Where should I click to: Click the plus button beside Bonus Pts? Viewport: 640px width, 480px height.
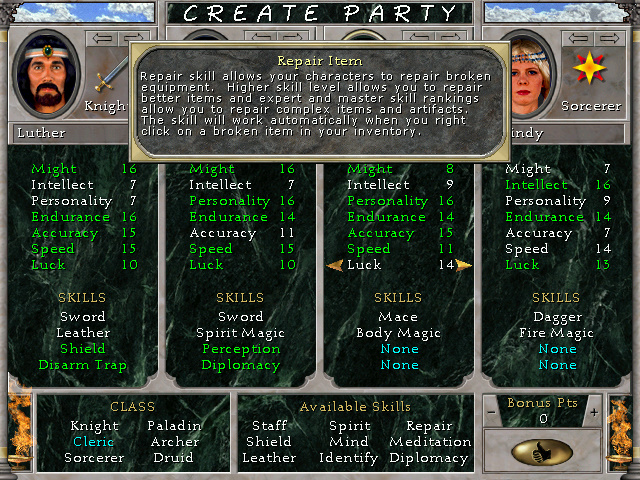[593, 412]
